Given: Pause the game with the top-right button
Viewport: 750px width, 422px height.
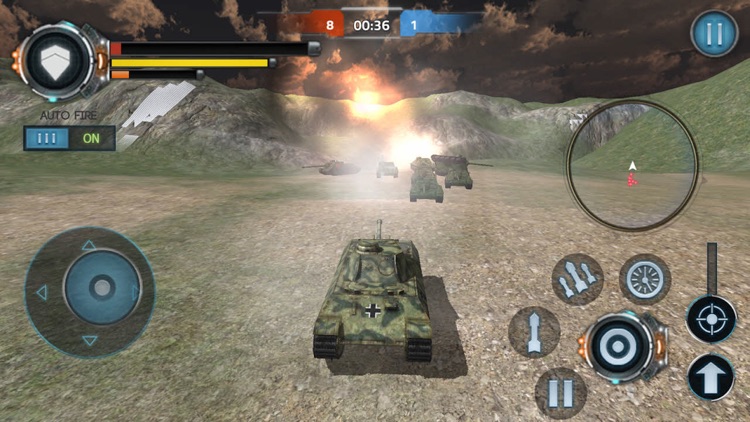Looking at the screenshot, I should point(714,34).
